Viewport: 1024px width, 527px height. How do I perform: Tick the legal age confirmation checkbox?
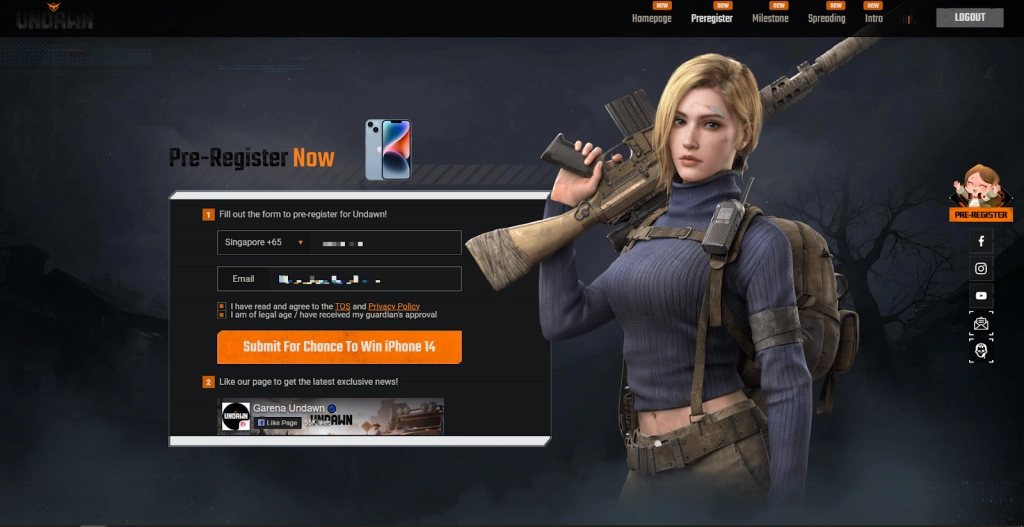(x=221, y=314)
